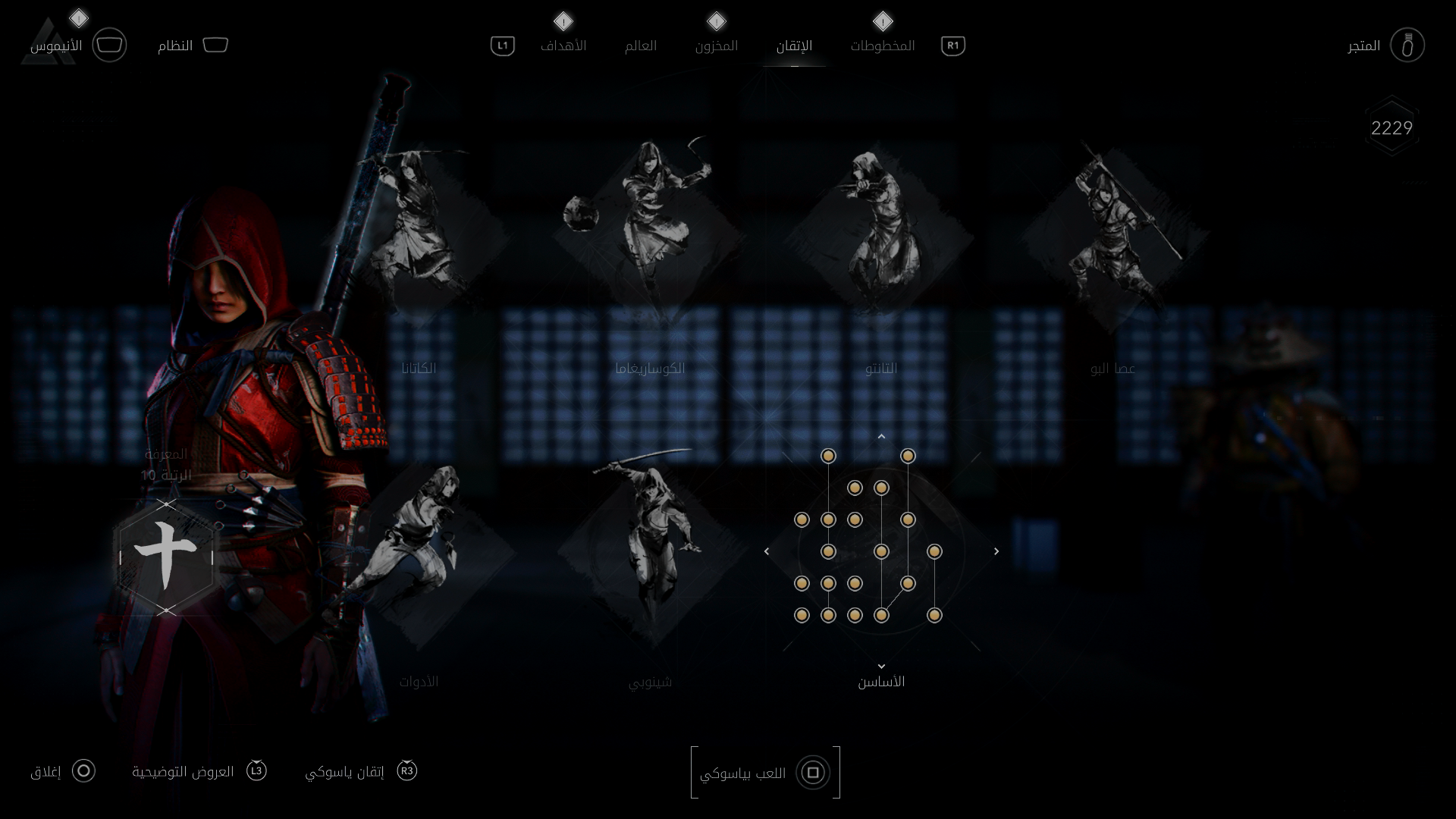Image resolution: width=1456 pixels, height=819 pixels.
Task: Open the الأدوات mastery tree
Action: (x=419, y=554)
